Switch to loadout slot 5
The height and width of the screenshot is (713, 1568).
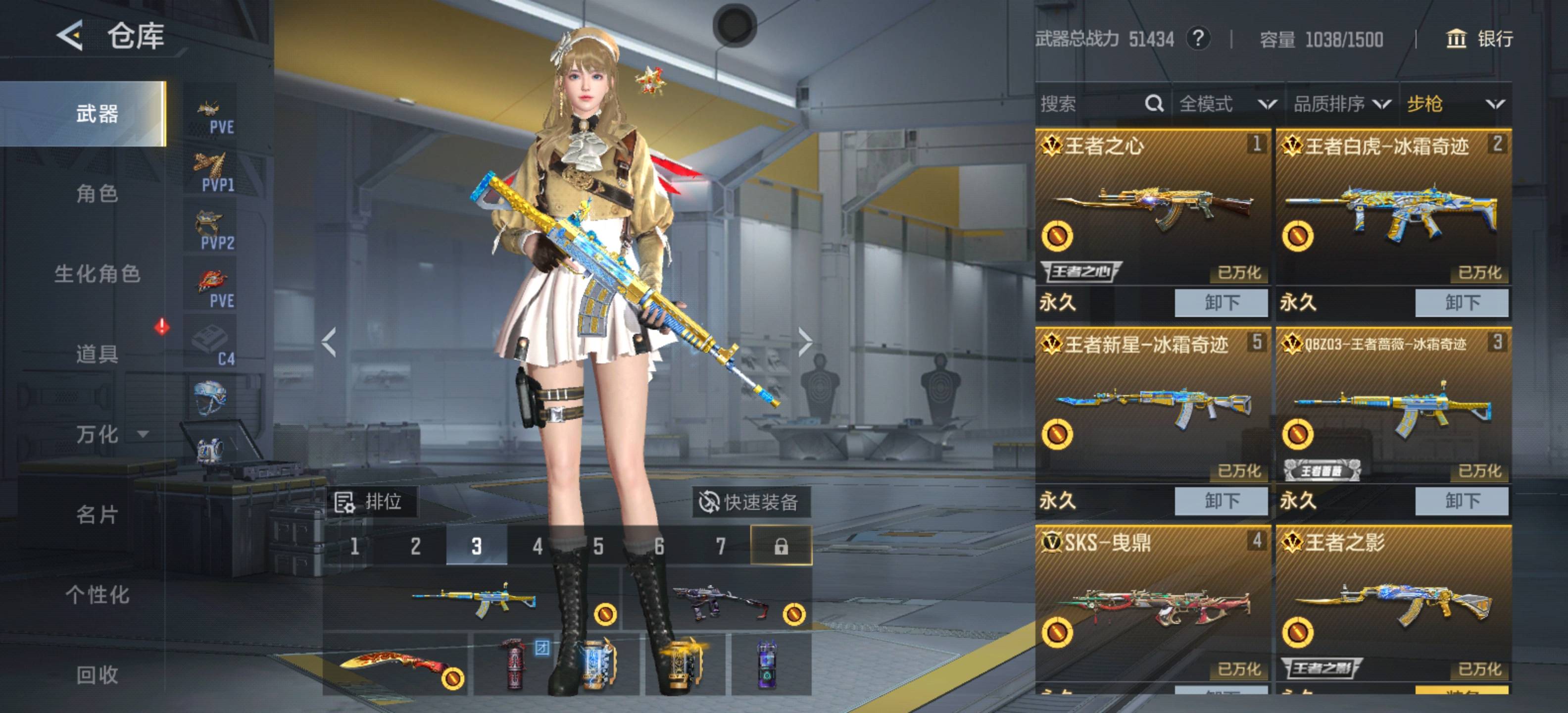pyautogui.click(x=598, y=546)
